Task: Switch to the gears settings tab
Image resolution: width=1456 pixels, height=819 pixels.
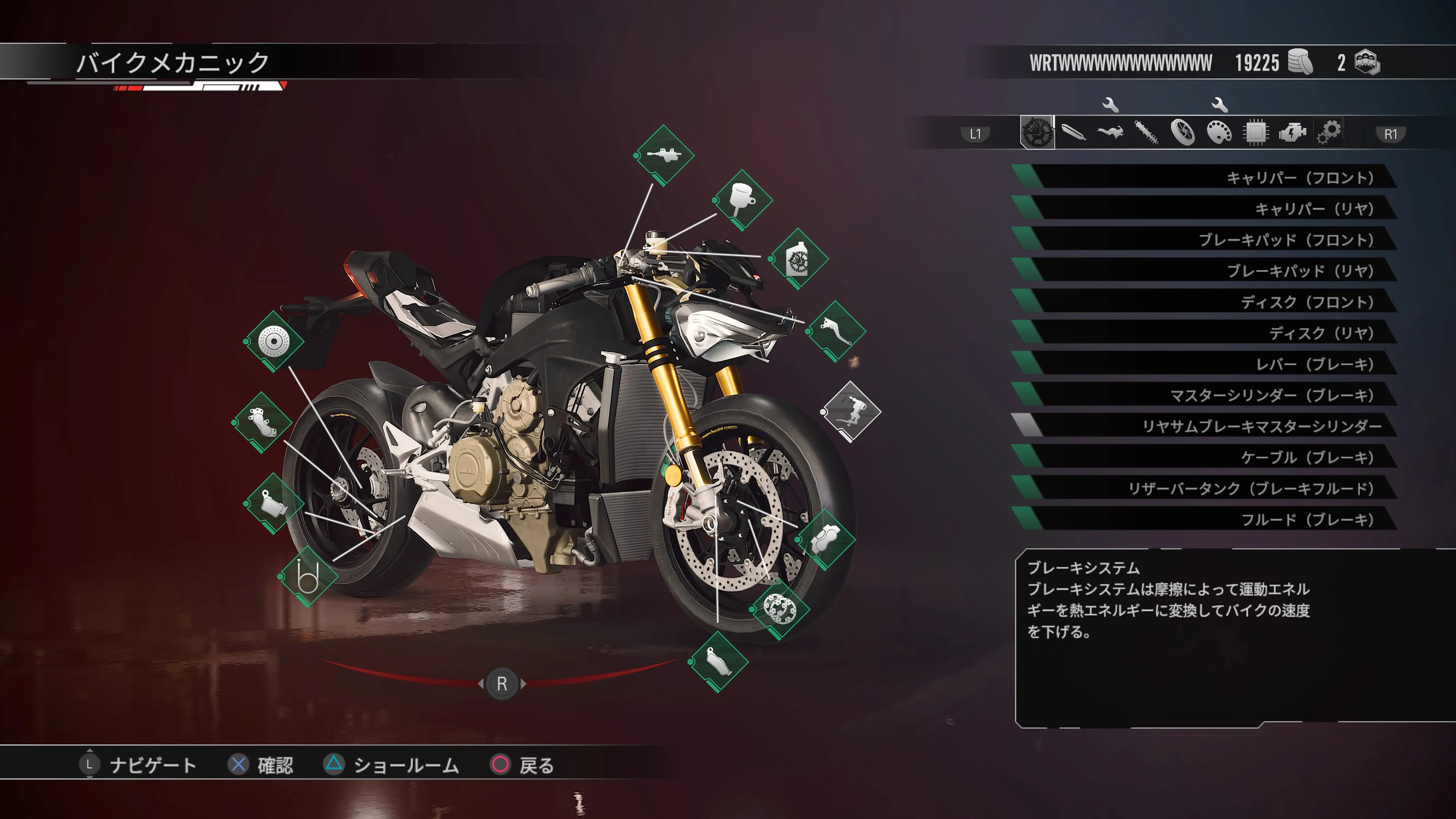Action: (1328, 133)
